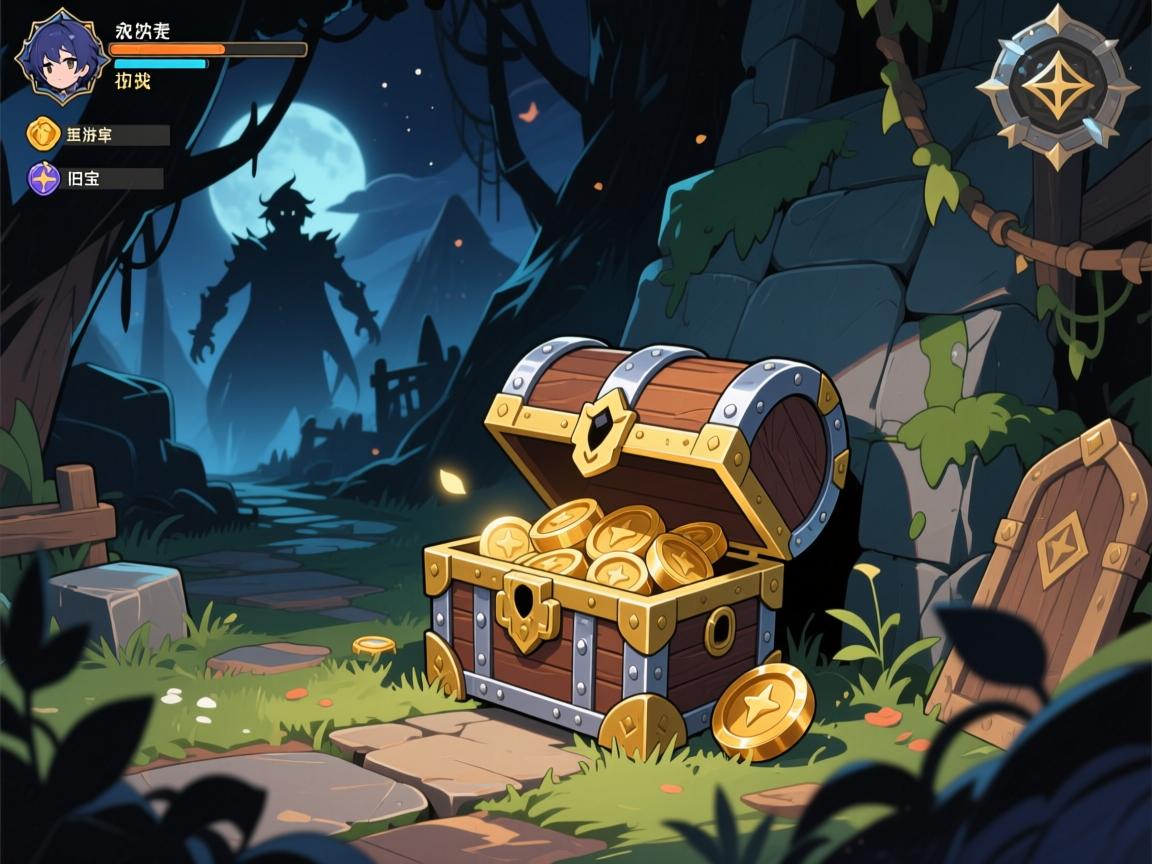Viewport: 1152px width, 864px height.
Task: Select the purple star gem icon
Action: tap(44, 179)
